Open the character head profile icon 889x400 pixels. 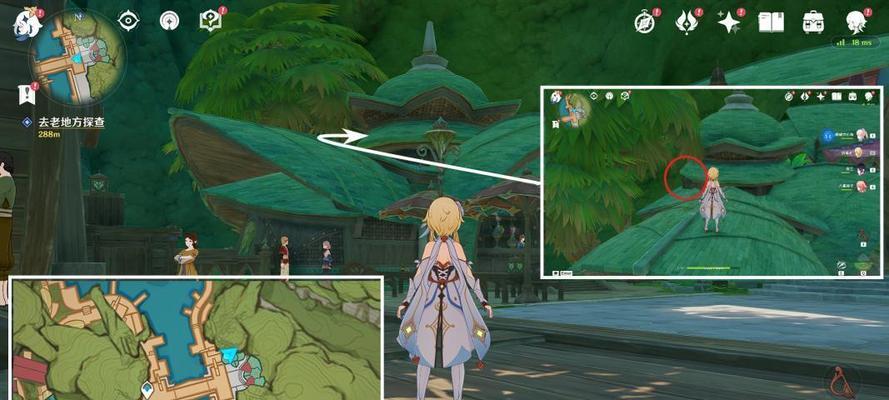[856, 21]
